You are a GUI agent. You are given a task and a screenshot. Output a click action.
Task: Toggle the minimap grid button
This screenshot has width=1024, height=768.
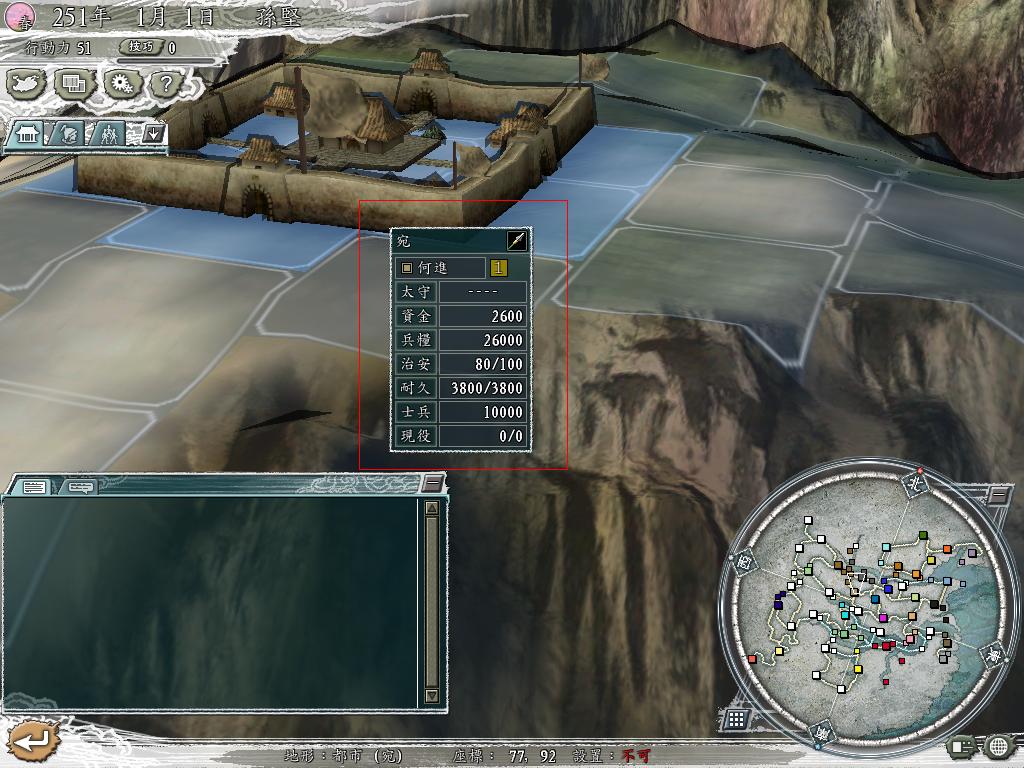[735, 718]
